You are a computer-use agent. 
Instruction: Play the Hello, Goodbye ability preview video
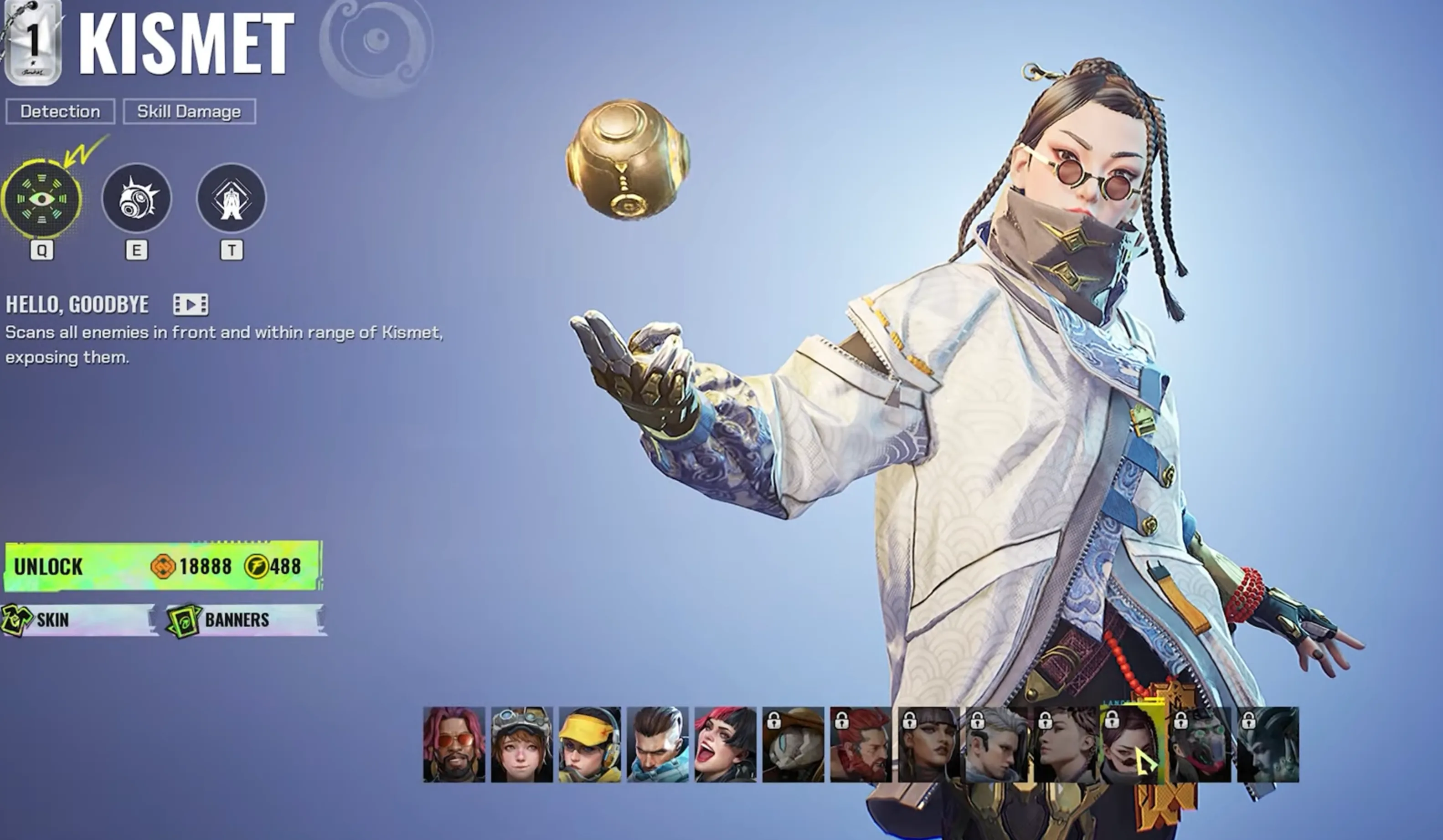coord(191,304)
